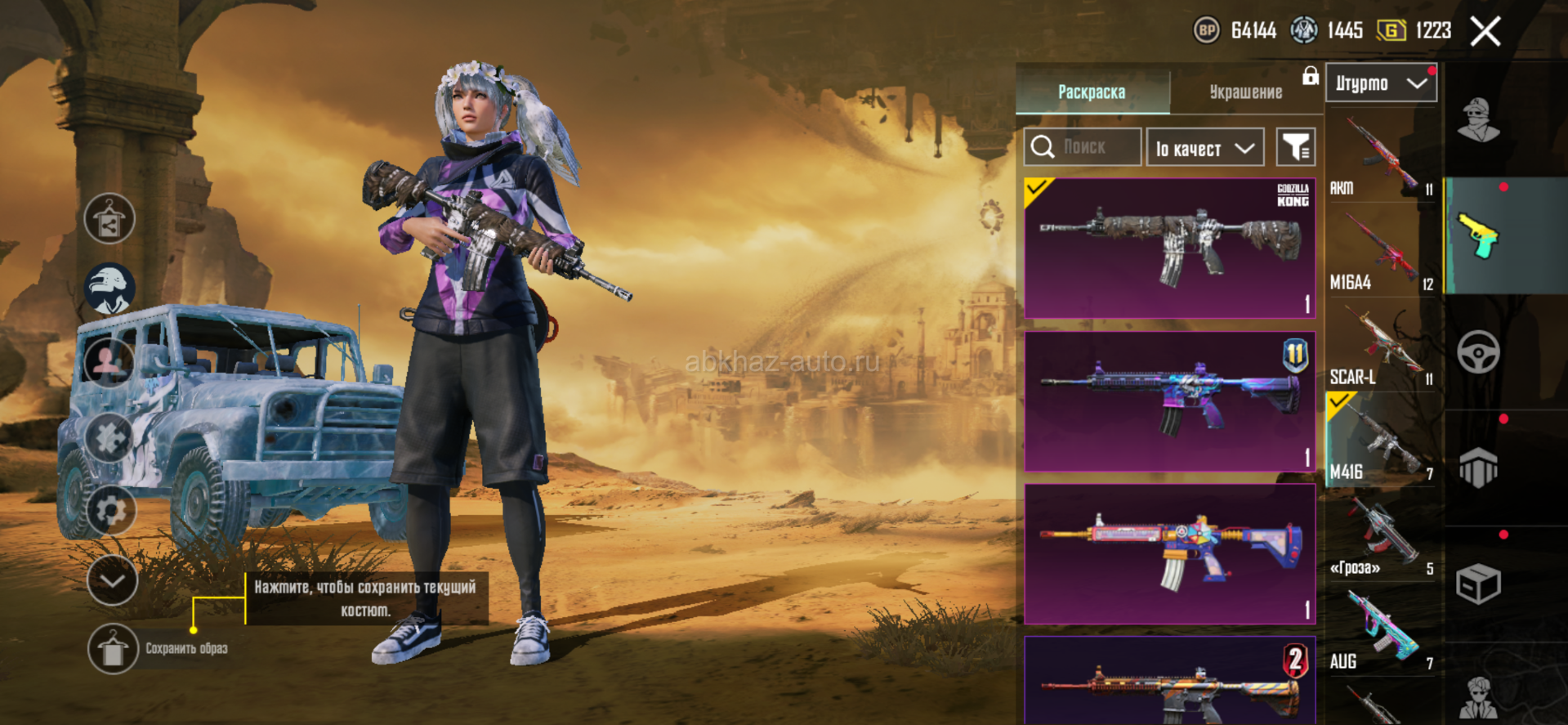Collapse the left menu with down arrow
This screenshot has width=1568, height=725.
click(112, 580)
